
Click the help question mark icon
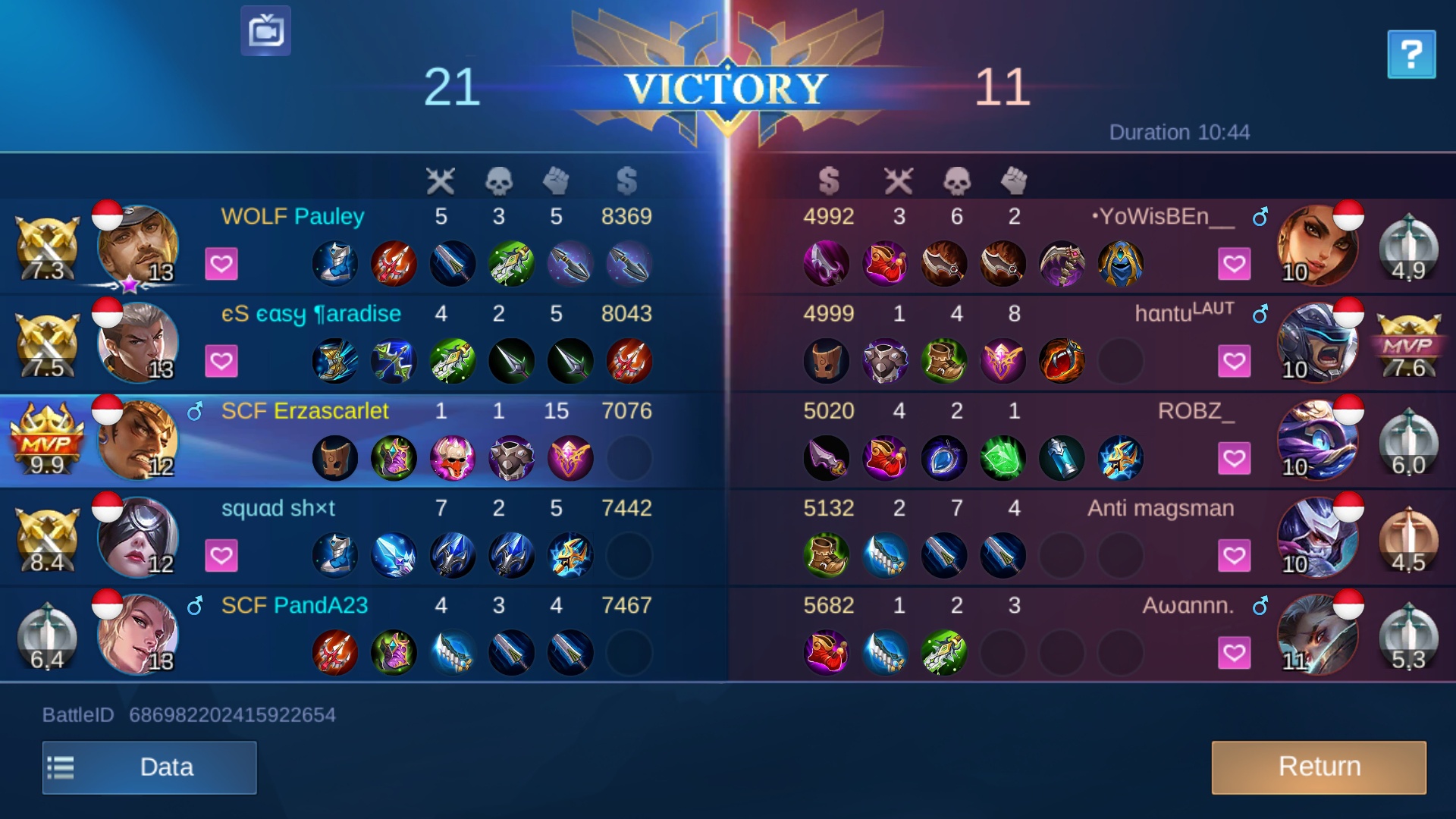coord(1411,54)
